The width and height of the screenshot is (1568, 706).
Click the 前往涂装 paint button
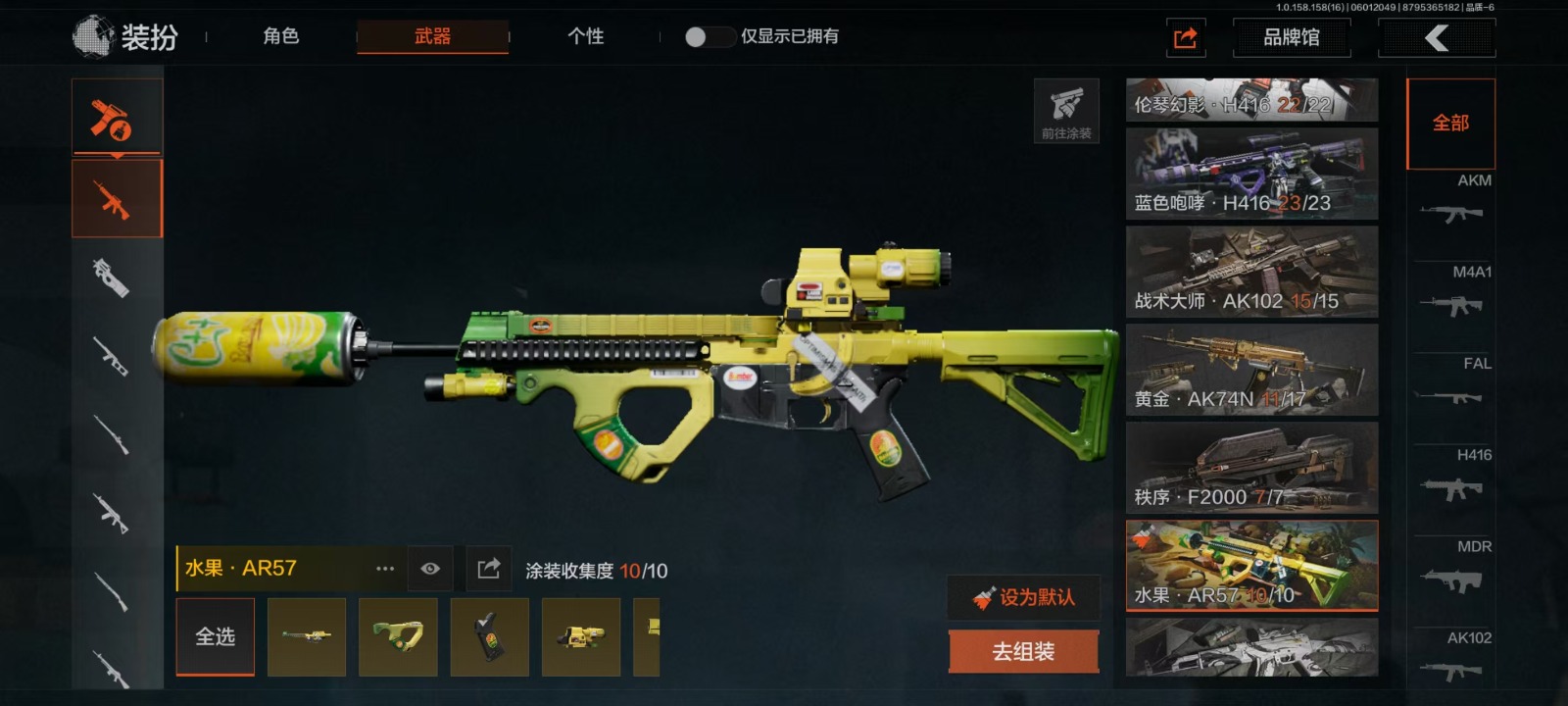click(1066, 111)
